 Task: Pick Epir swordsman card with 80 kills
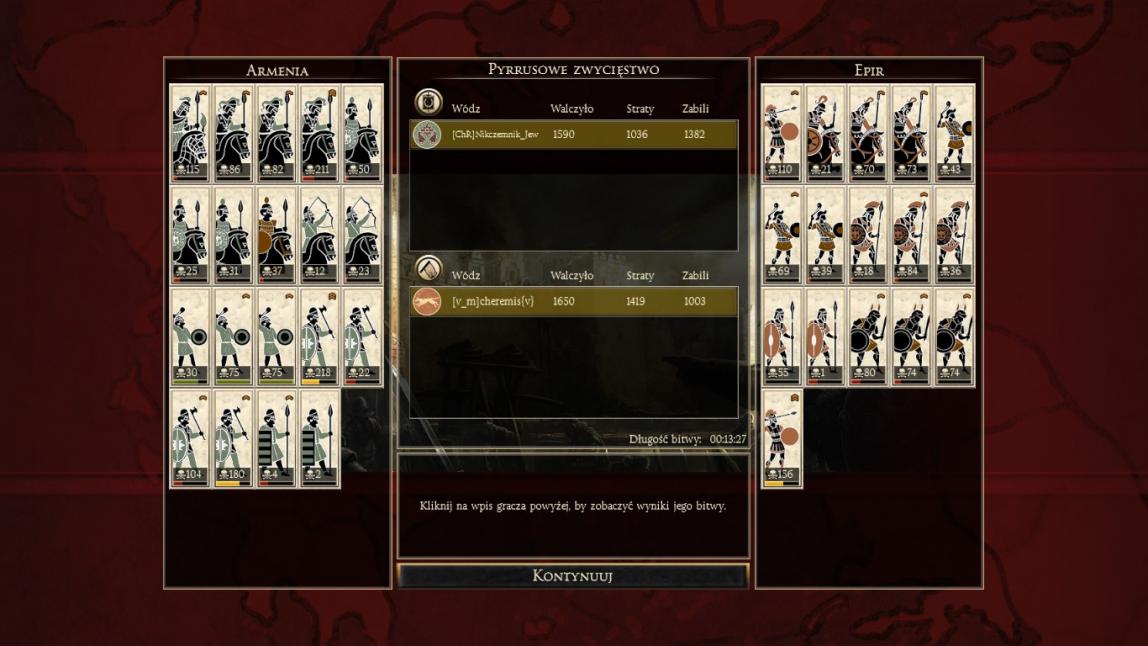868,336
